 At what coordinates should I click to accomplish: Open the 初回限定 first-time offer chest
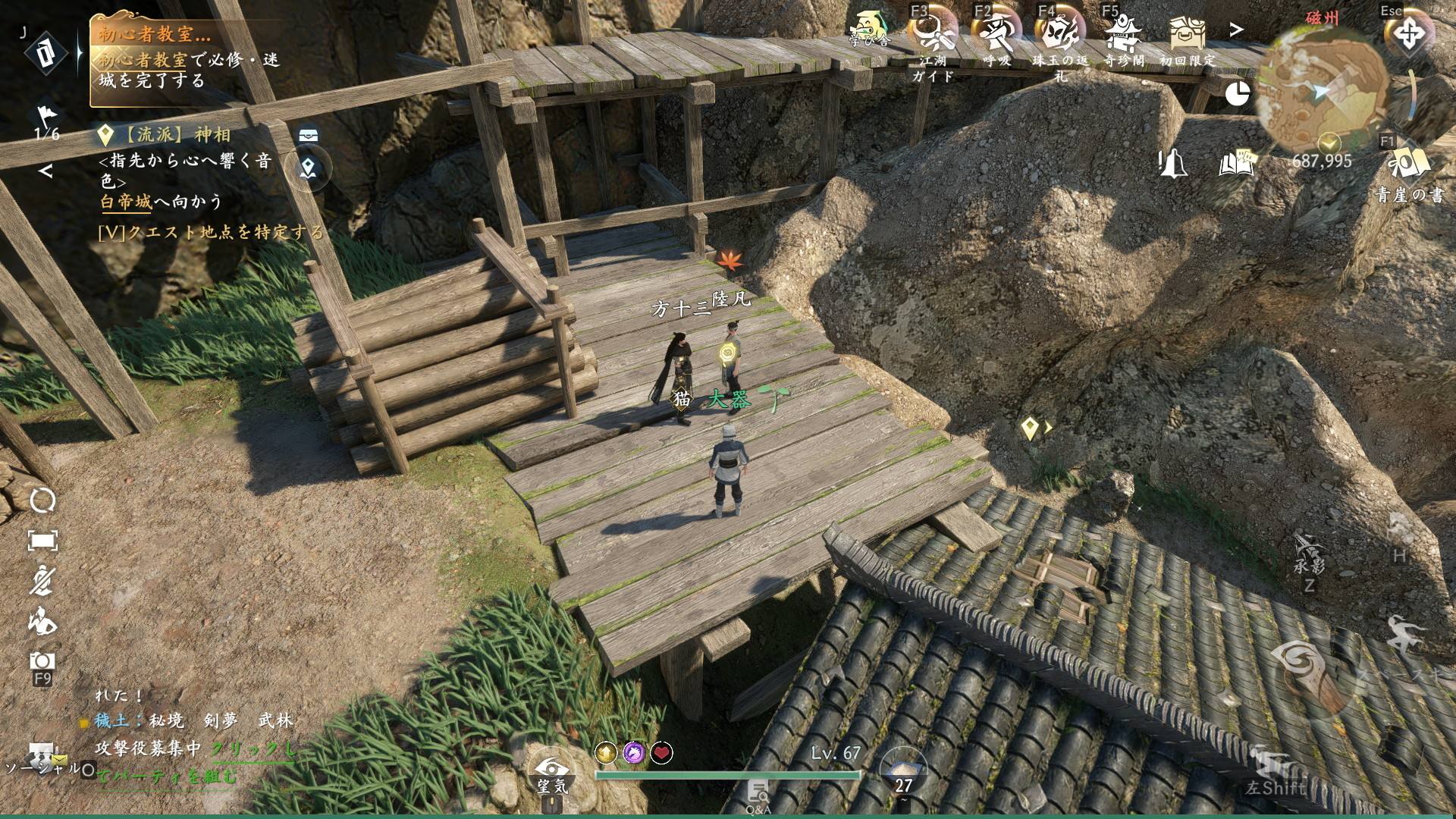click(1186, 34)
